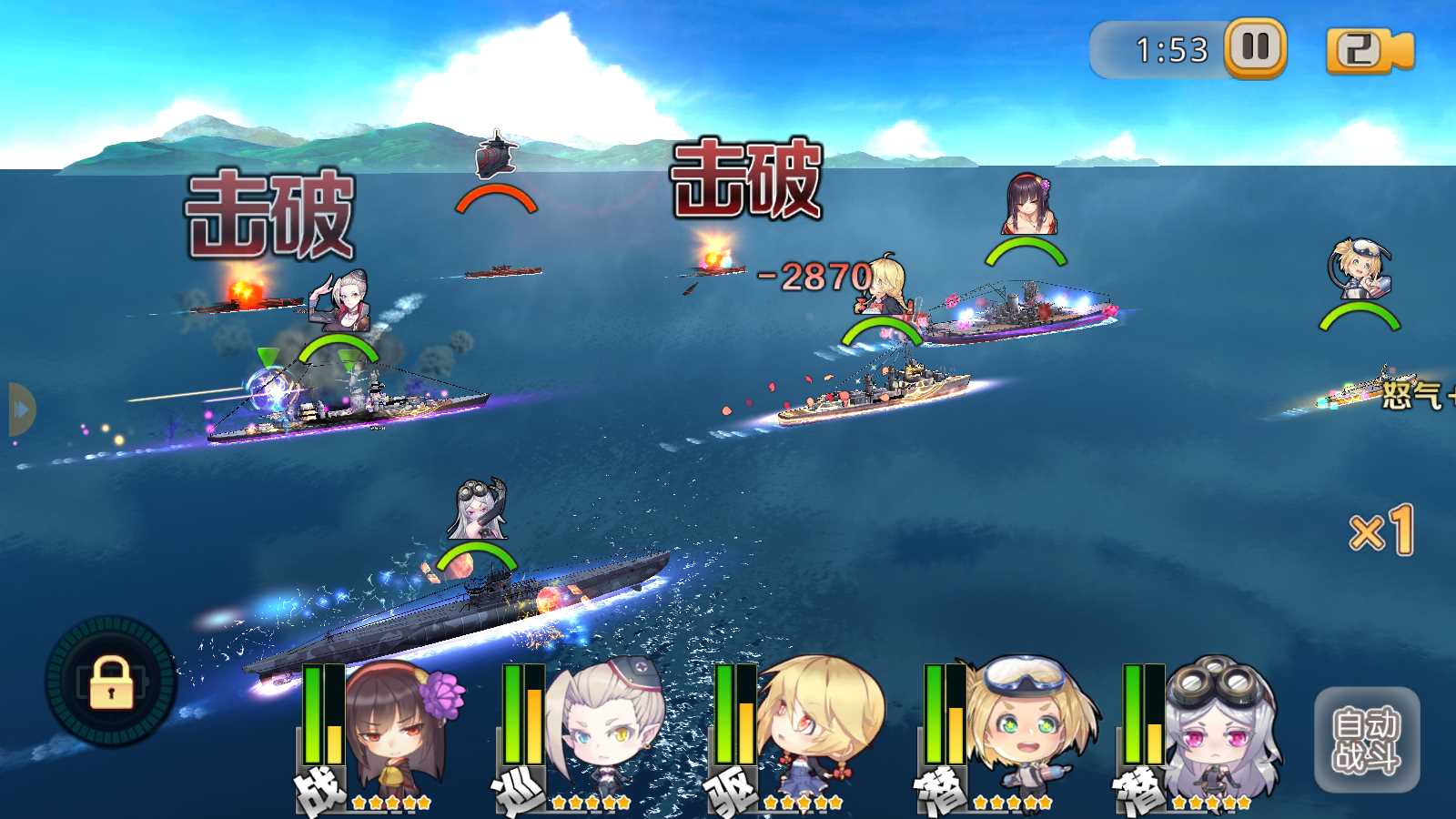Tap the padlock lock button
This screenshot has width=1456, height=819.
click(111, 682)
